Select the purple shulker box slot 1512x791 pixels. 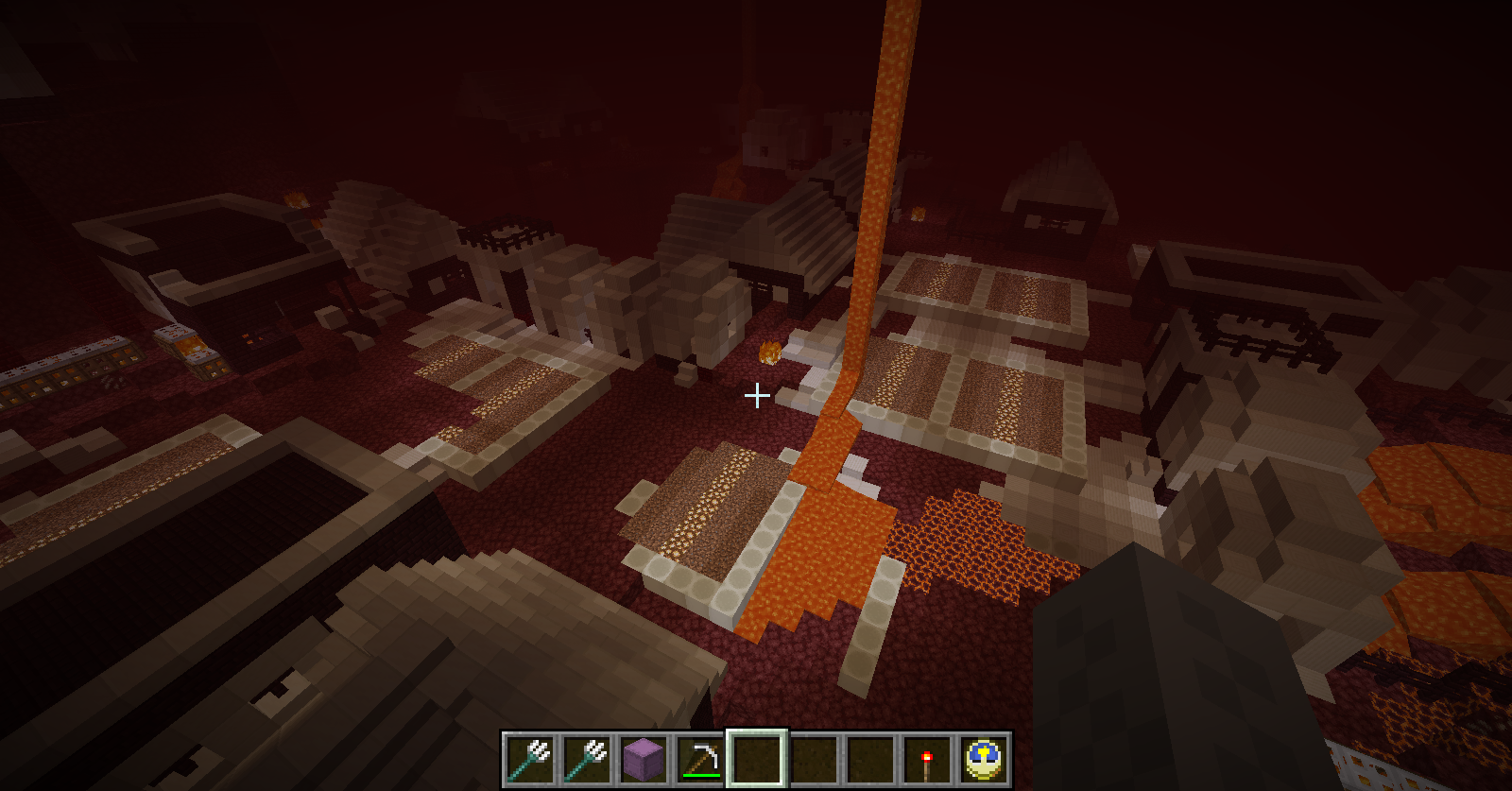pyautogui.click(x=644, y=759)
